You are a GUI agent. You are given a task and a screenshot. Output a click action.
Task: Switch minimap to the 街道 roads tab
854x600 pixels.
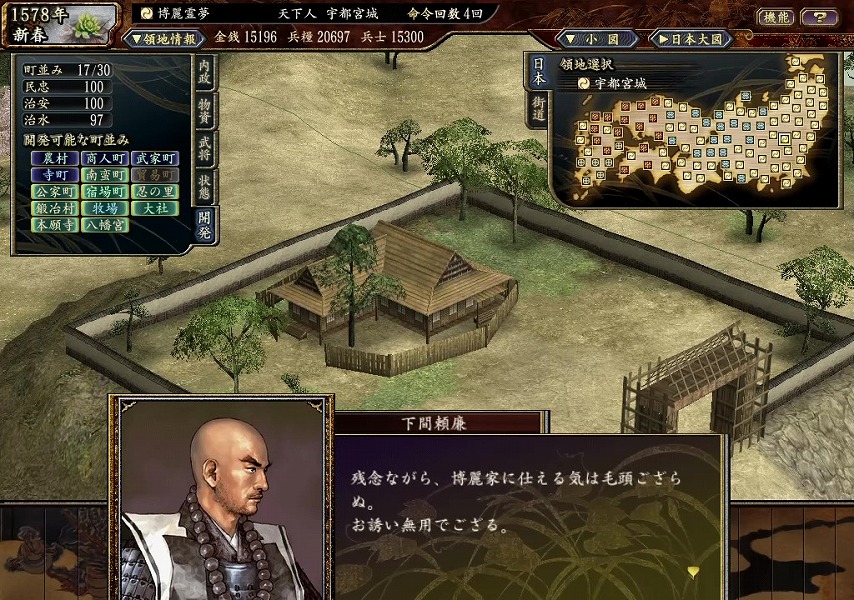click(538, 109)
